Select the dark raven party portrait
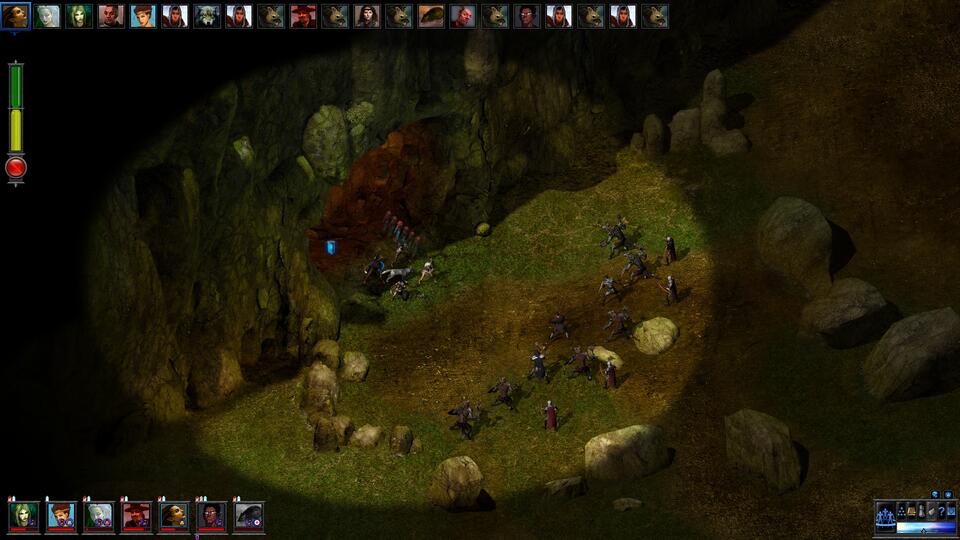The width and height of the screenshot is (960, 540). (x=248, y=516)
